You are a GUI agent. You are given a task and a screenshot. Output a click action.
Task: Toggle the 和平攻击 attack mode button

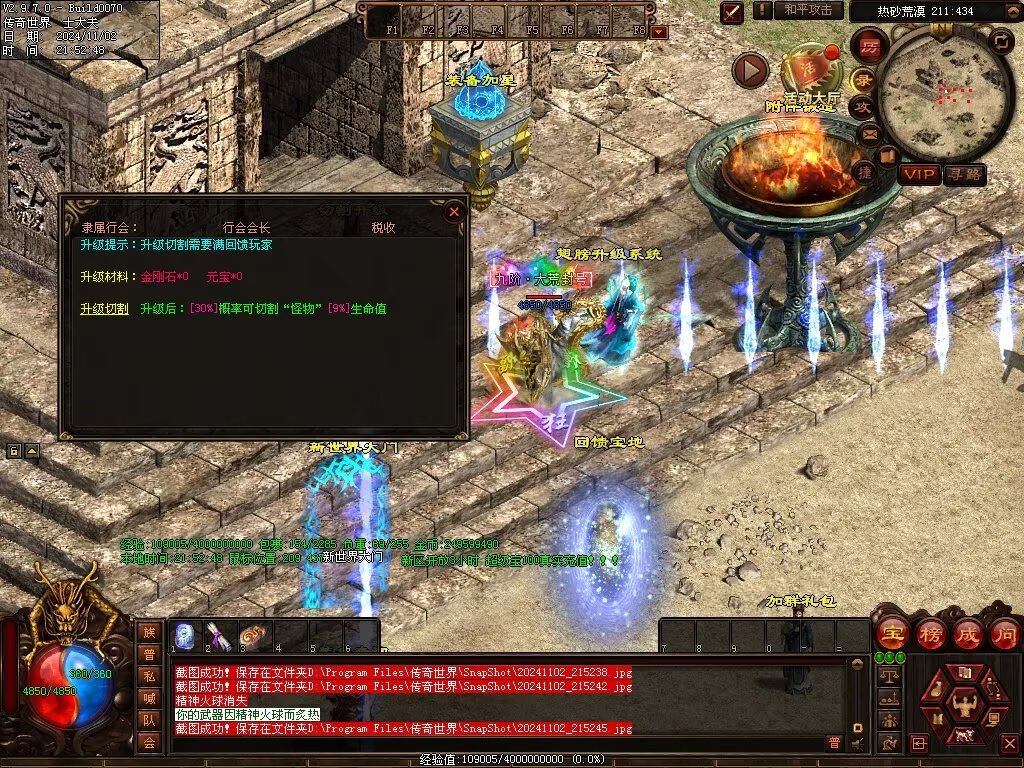[807, 10]
